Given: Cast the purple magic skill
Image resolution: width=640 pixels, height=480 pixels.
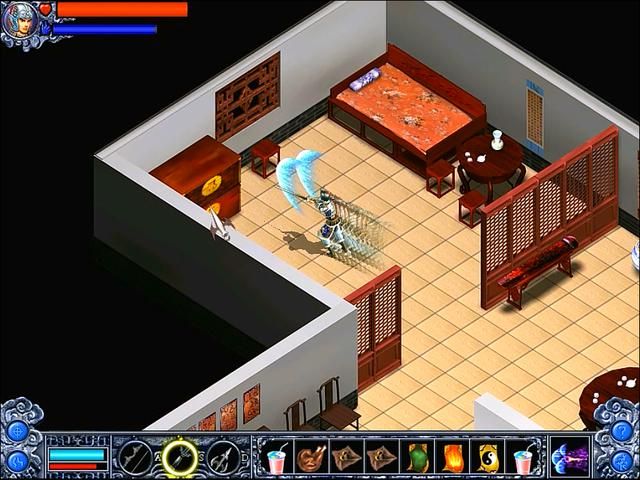Looking at the screenshot, I should click(x=571, y=457).
